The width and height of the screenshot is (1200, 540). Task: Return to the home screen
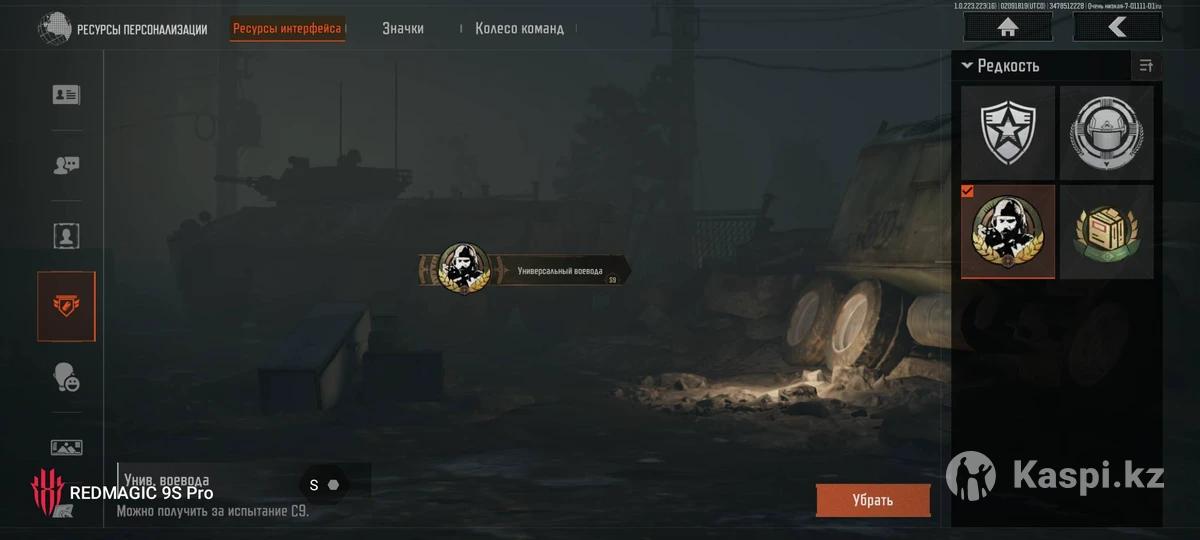[1007, 27]
